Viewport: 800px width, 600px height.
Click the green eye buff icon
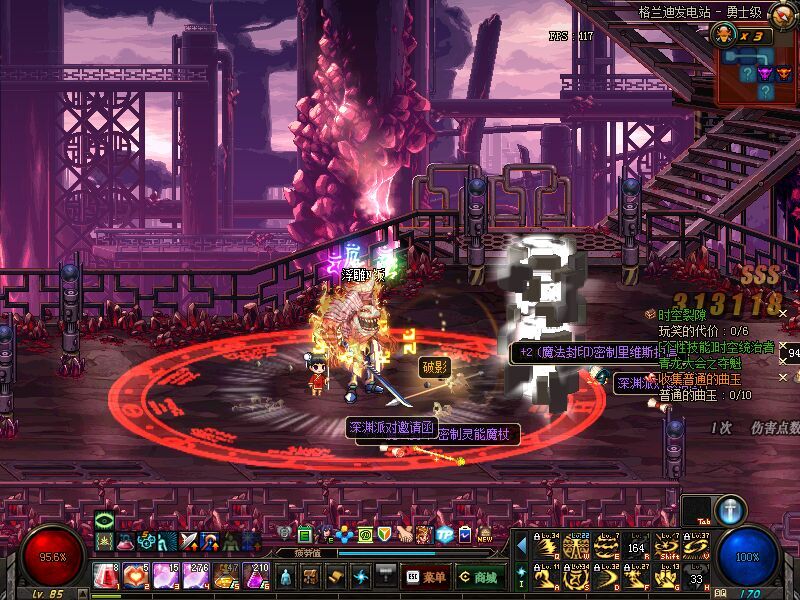tap(105, 521)
